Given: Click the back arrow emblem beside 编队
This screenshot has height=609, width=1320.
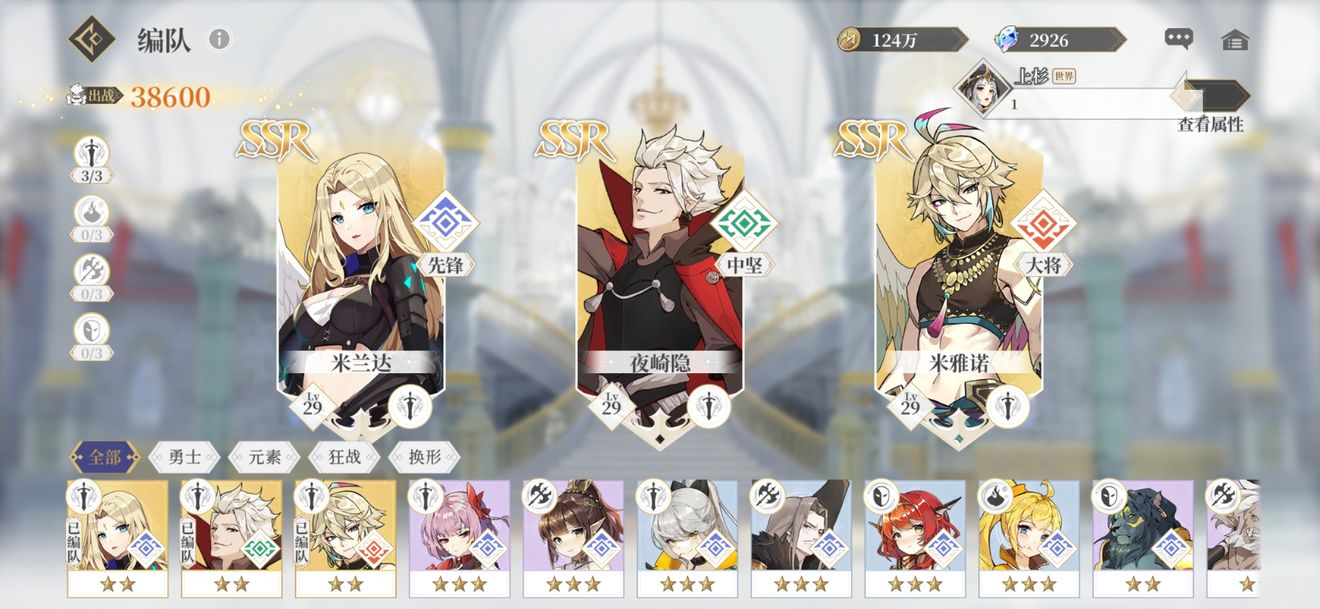Looking at the screenshot, I should point(92,39).
